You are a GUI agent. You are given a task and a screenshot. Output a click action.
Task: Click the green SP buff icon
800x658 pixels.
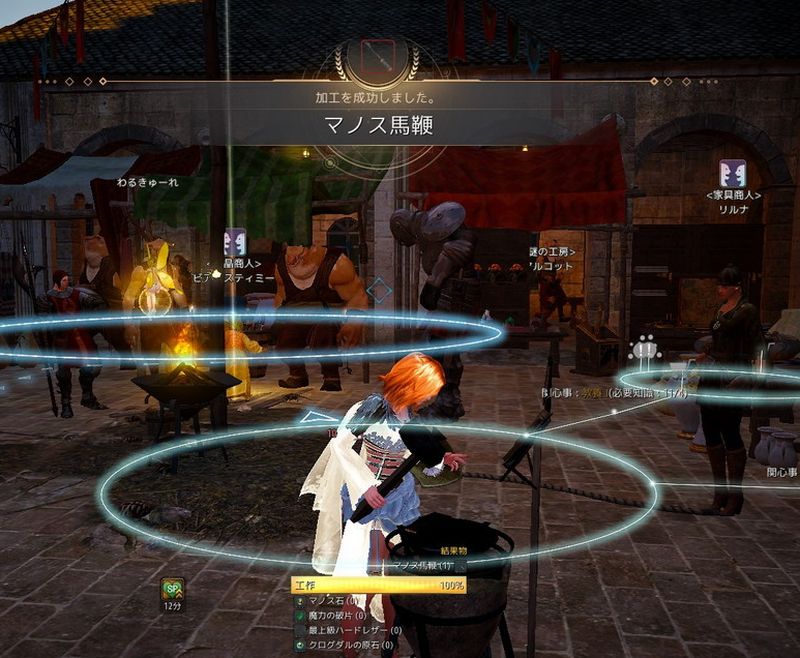(173, 590)
